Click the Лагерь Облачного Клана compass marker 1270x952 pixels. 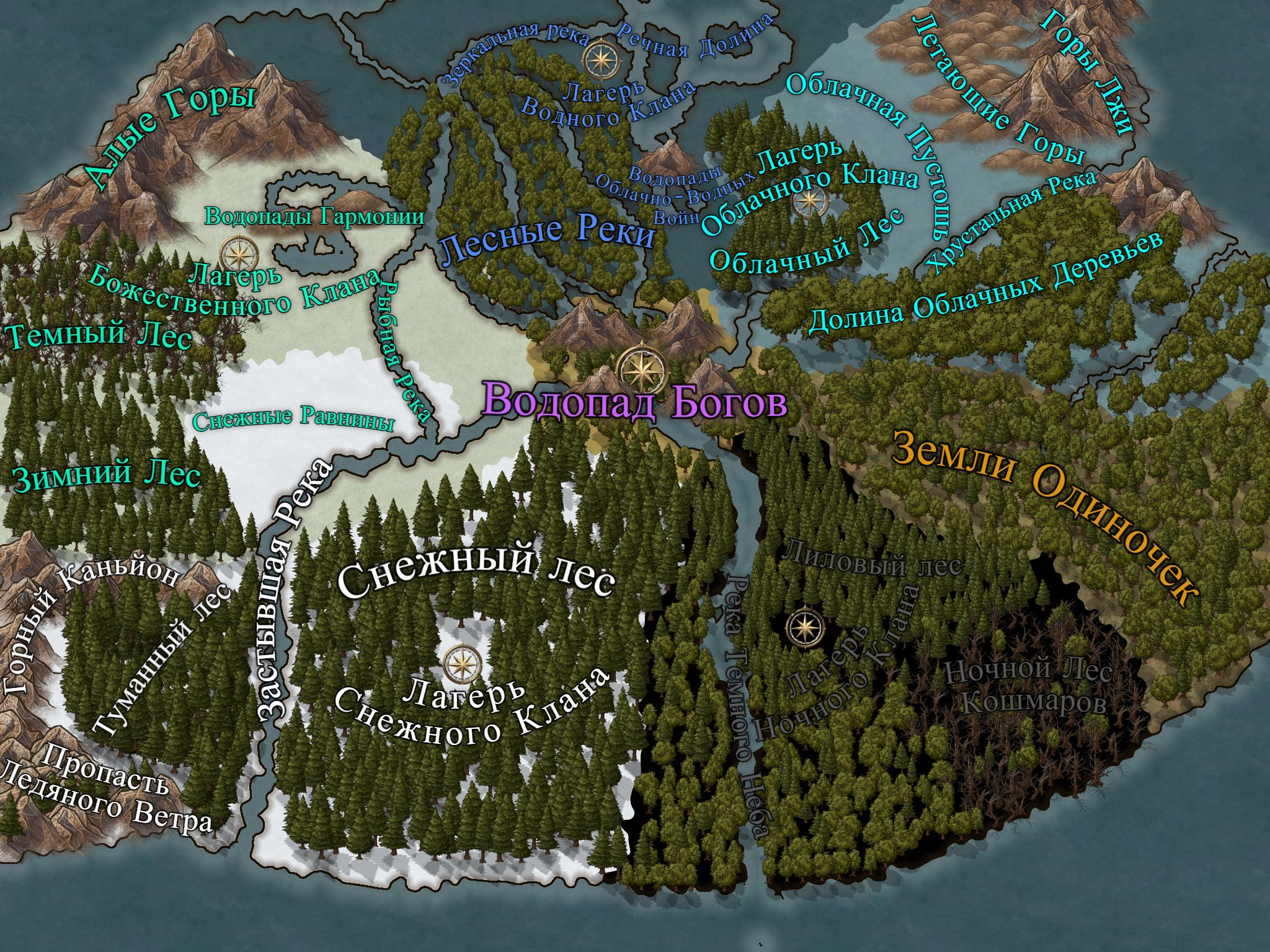tap(810, 200)
